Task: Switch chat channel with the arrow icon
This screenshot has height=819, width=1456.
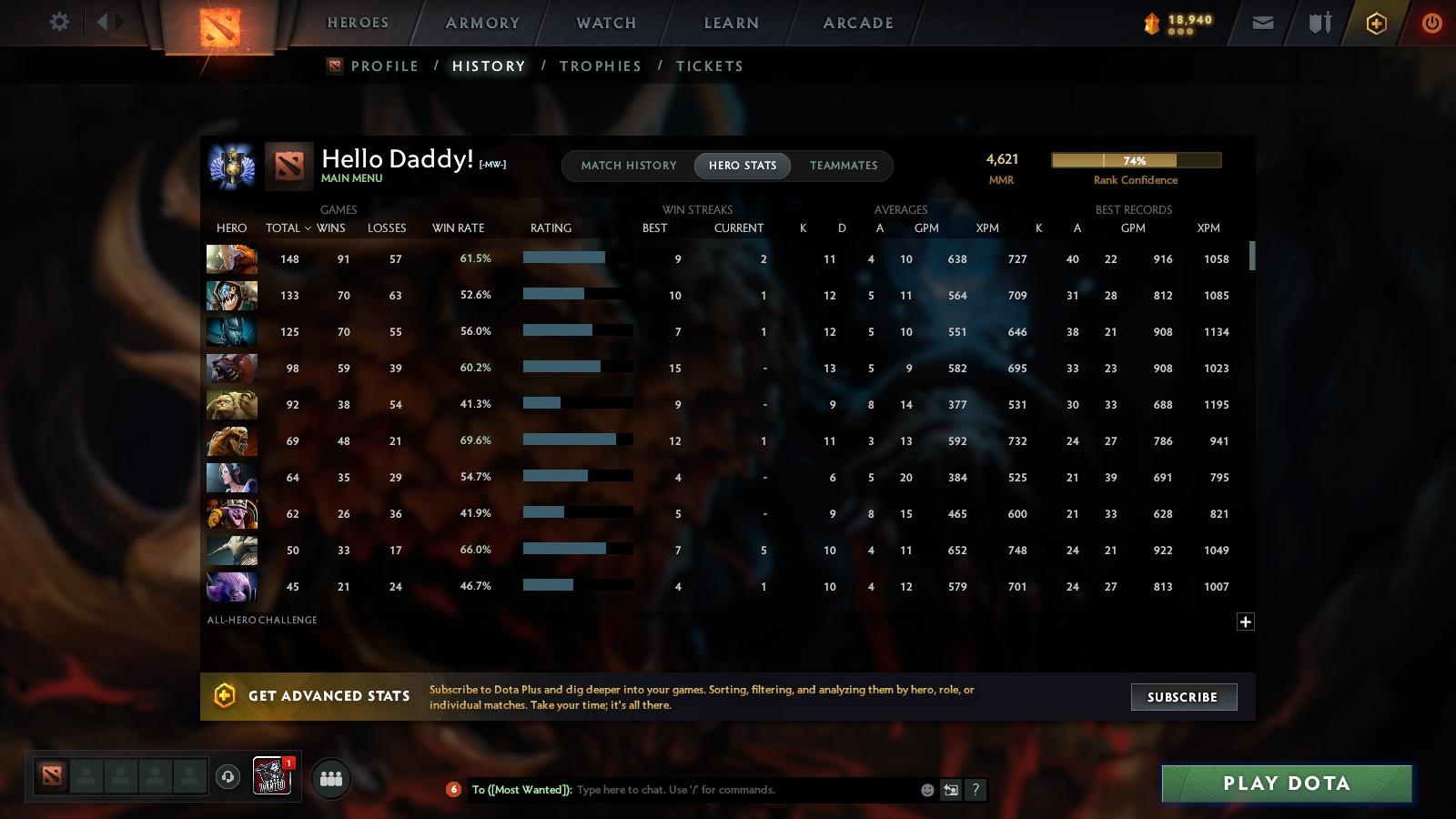Action: pyautogui.click(x=949, y=790)
